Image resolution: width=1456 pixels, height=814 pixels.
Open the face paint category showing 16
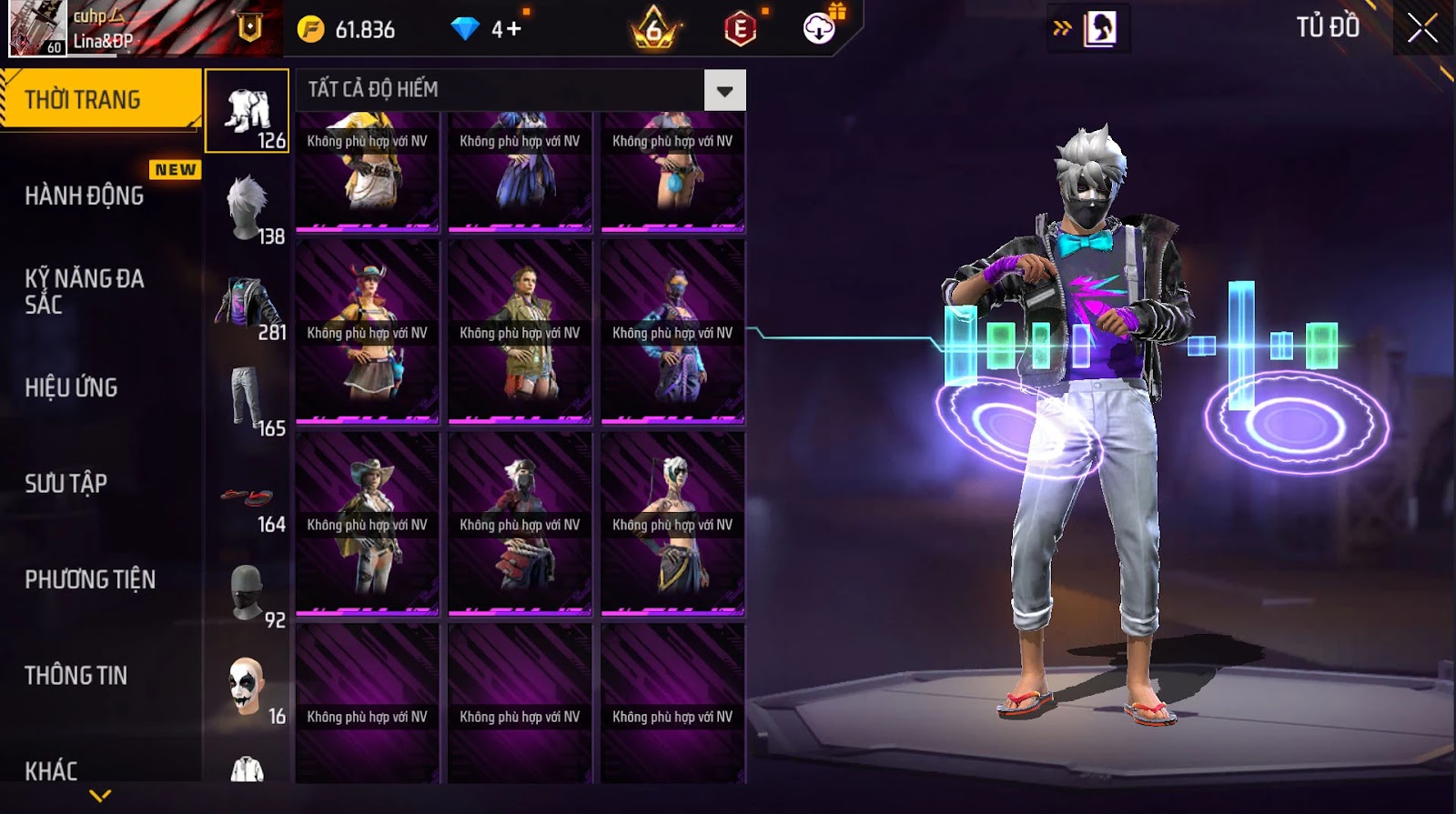[248, 688]
